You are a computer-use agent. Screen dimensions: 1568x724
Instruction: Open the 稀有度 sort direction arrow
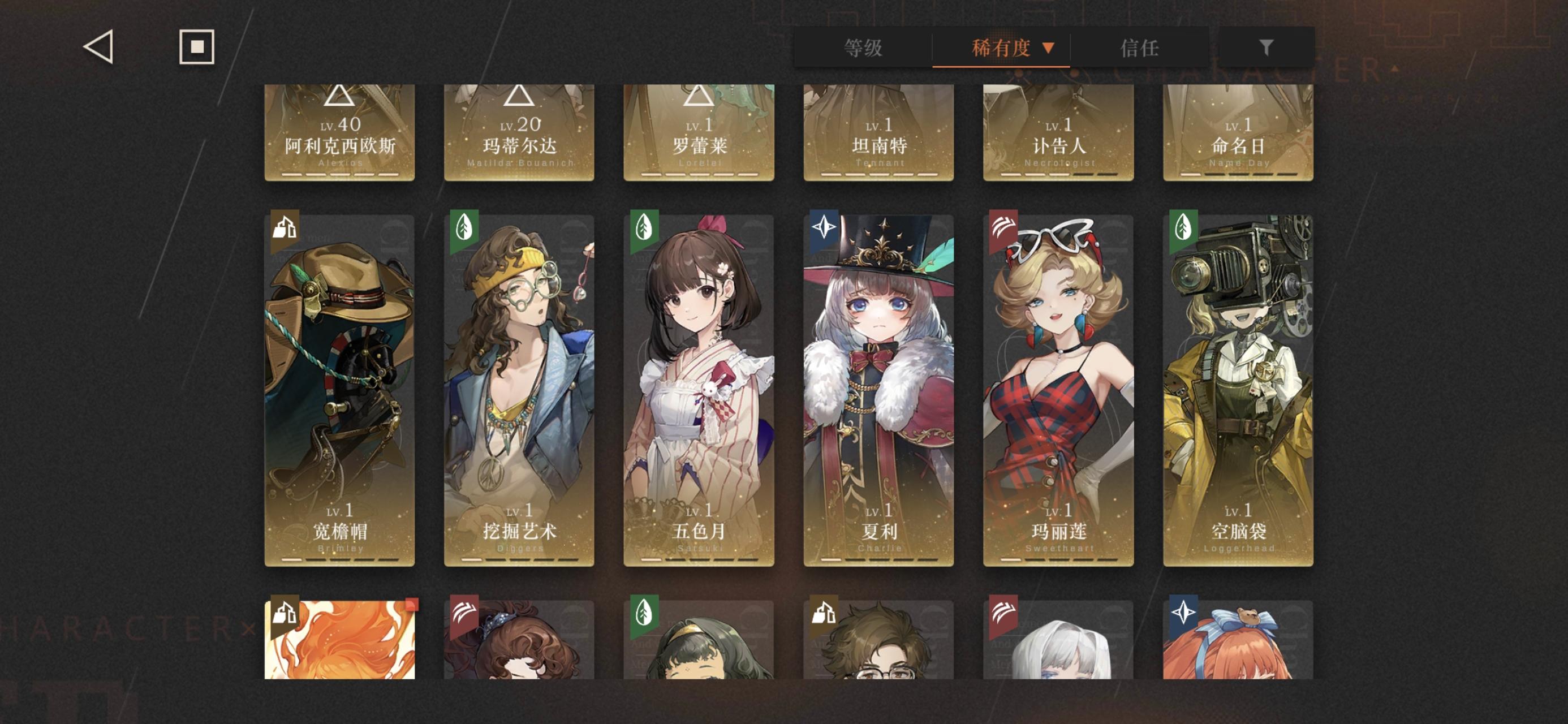[x=1049, y=48]
